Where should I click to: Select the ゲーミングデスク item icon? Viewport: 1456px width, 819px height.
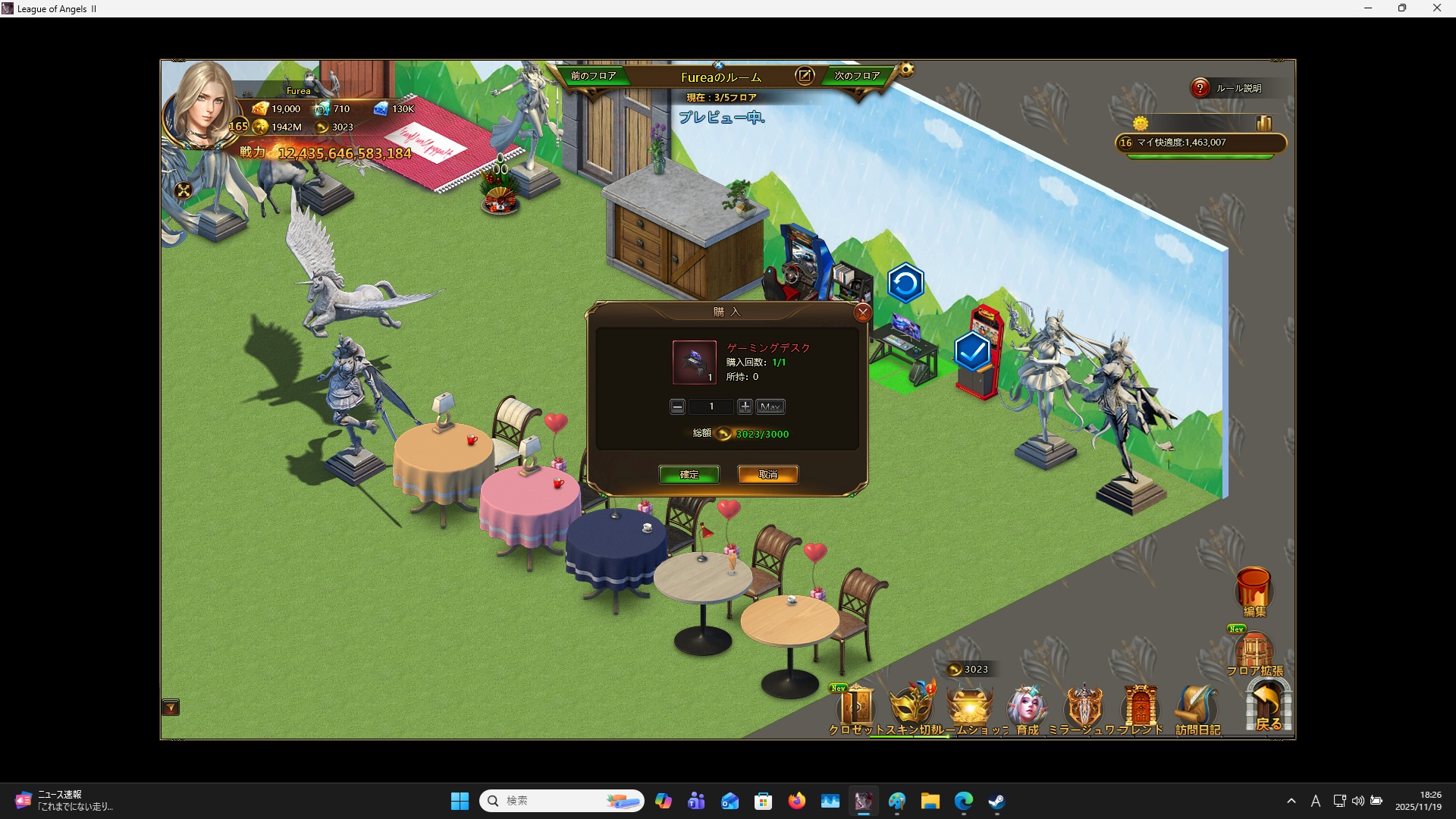point(694,362)
